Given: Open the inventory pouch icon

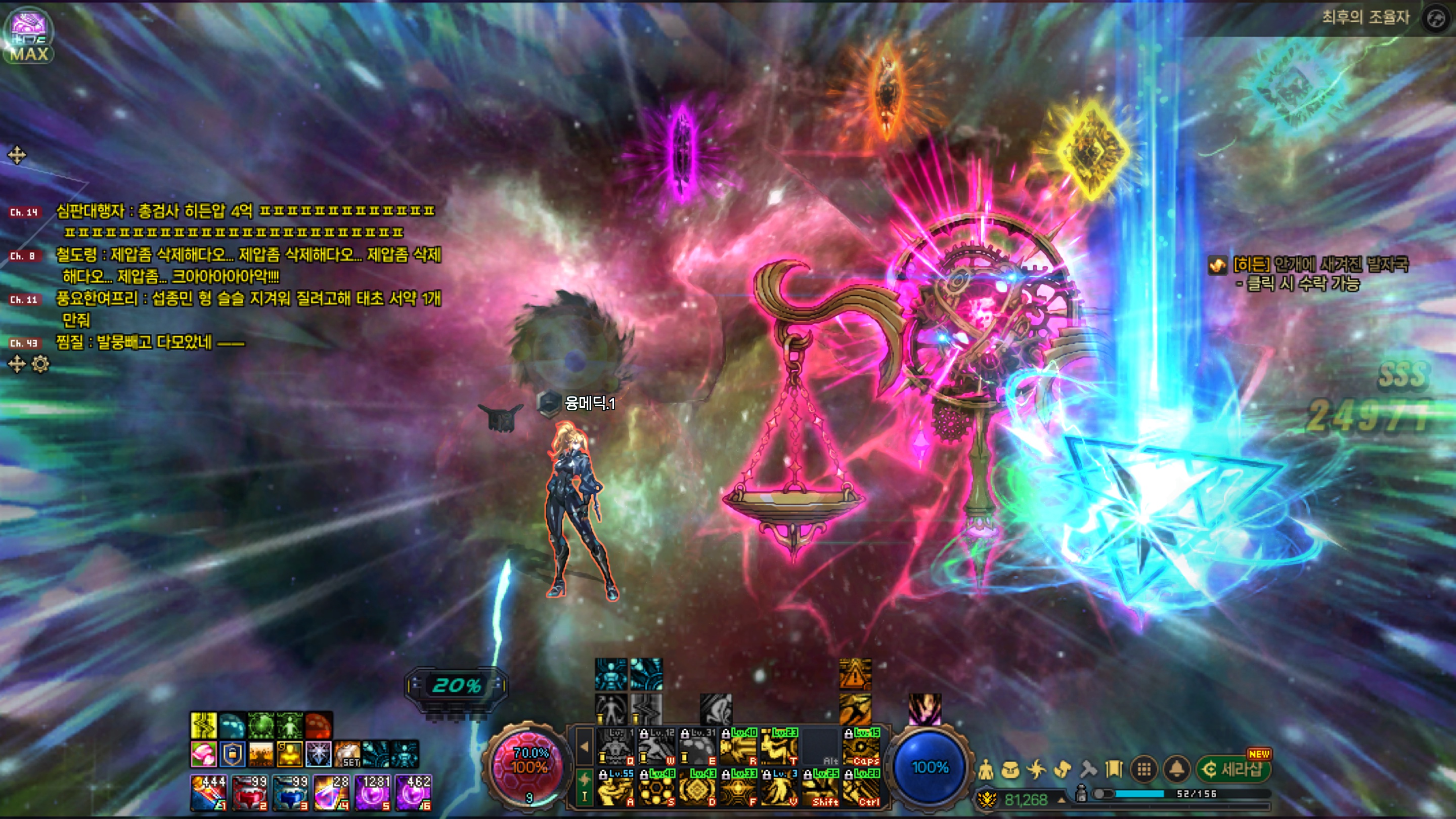Looking at the screenshot, I should coord(1010,769).
